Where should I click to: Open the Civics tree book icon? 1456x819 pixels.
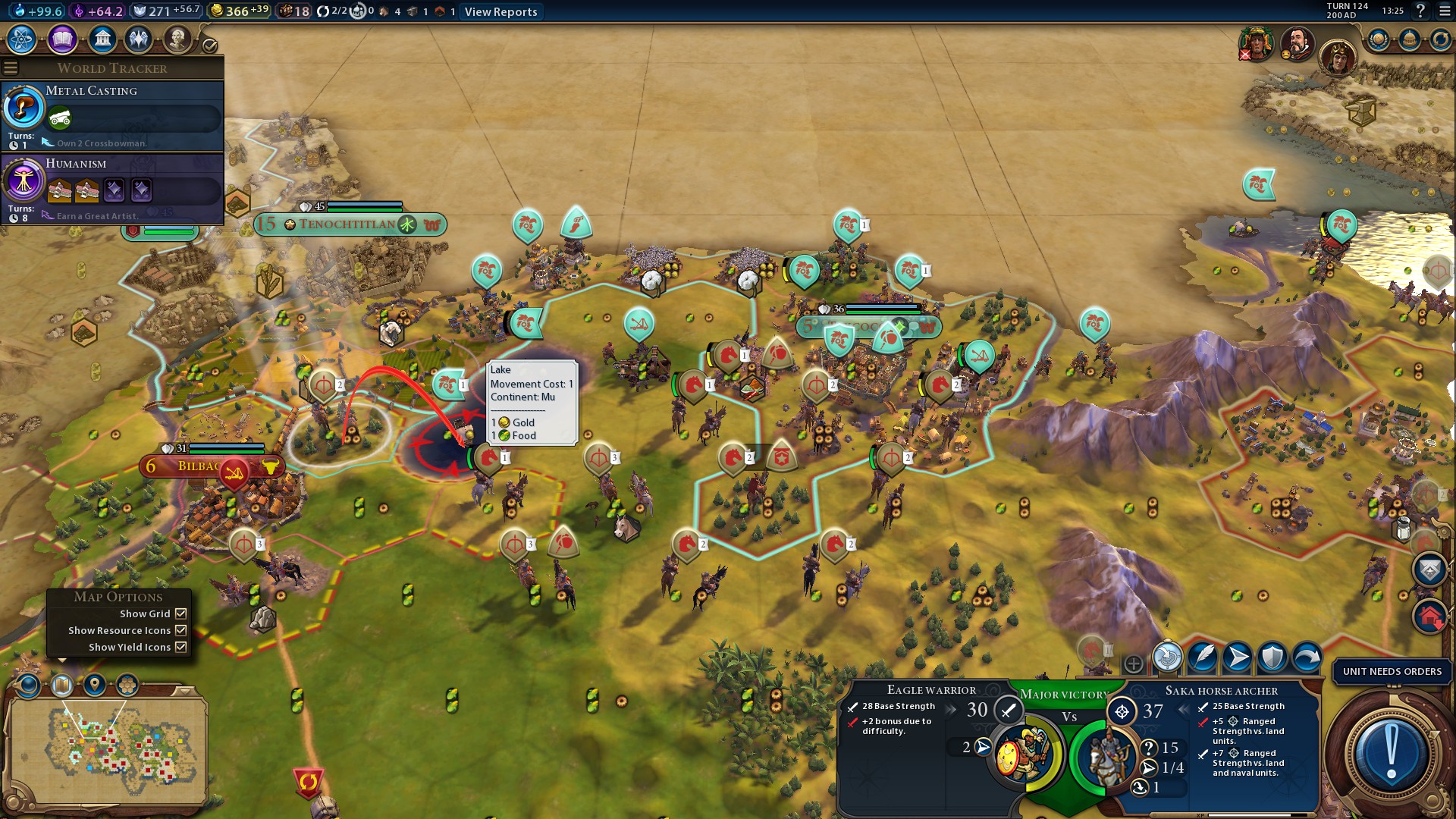tap(62, 39)
